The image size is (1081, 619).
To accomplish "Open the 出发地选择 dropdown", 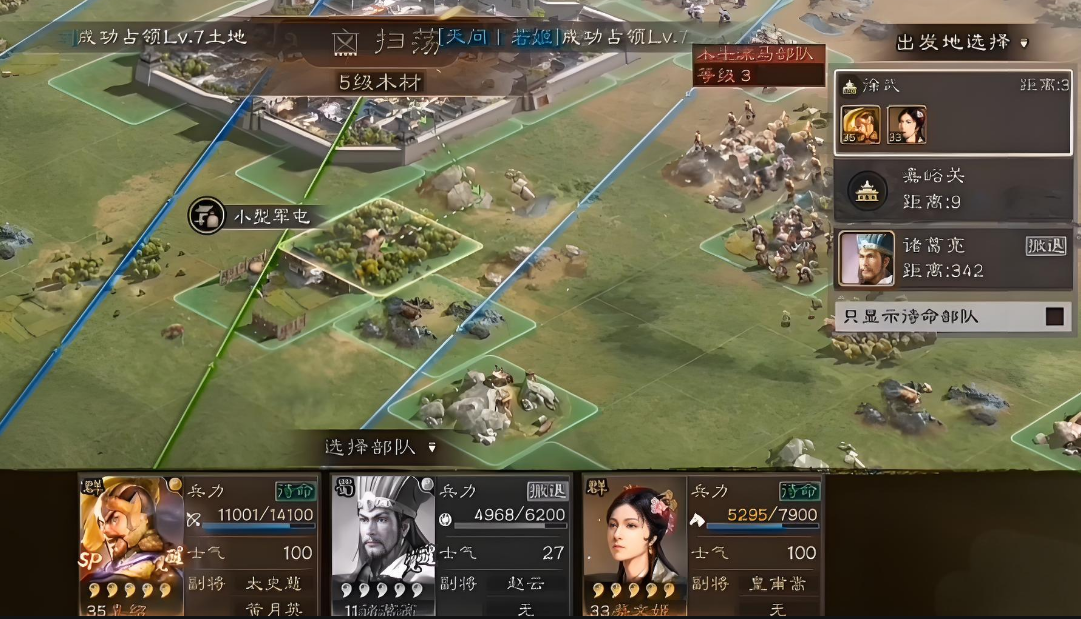I will point(962,43).
